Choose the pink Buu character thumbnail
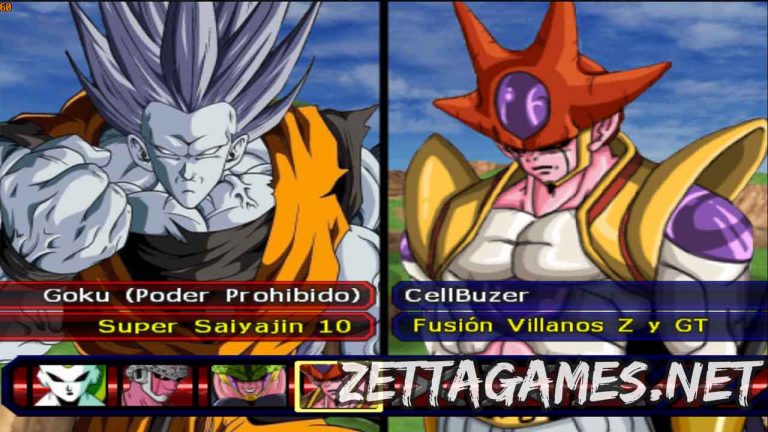 [158, 385]
